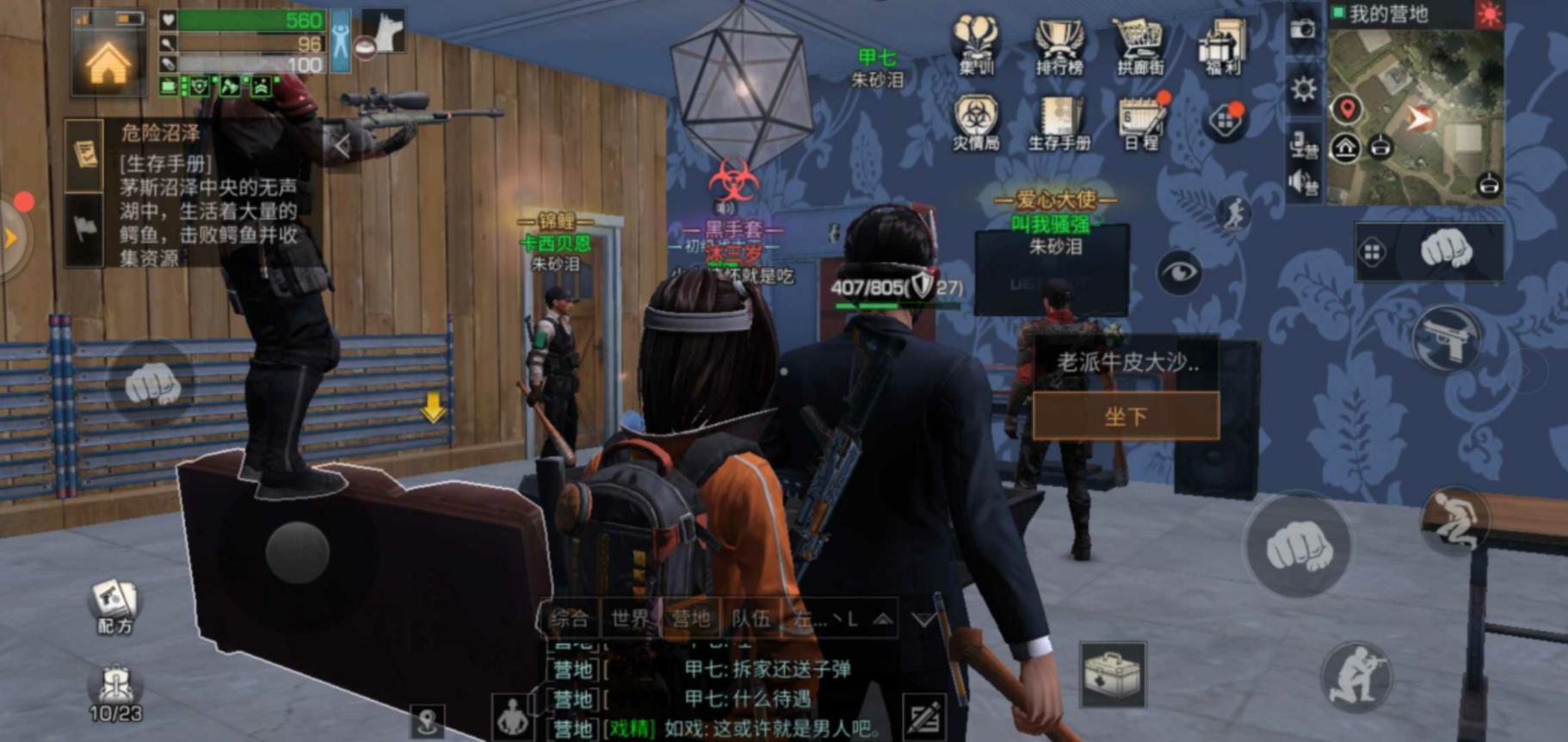The width and height of the screenshot is (1568, 742).
Task: Click 坐下 to sit down
Action: coord(1126,417)
